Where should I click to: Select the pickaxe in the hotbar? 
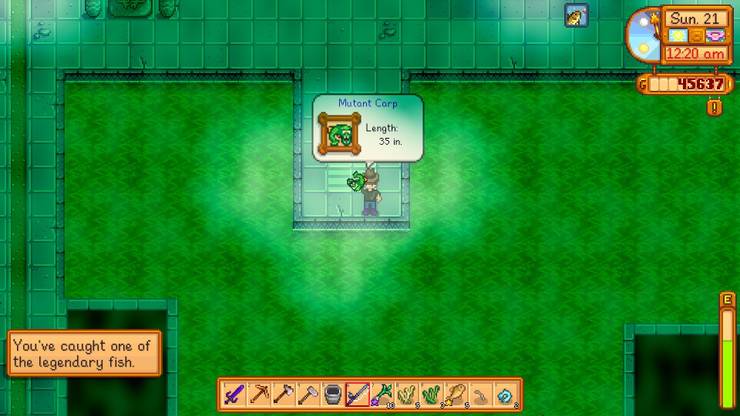[259, 394]
